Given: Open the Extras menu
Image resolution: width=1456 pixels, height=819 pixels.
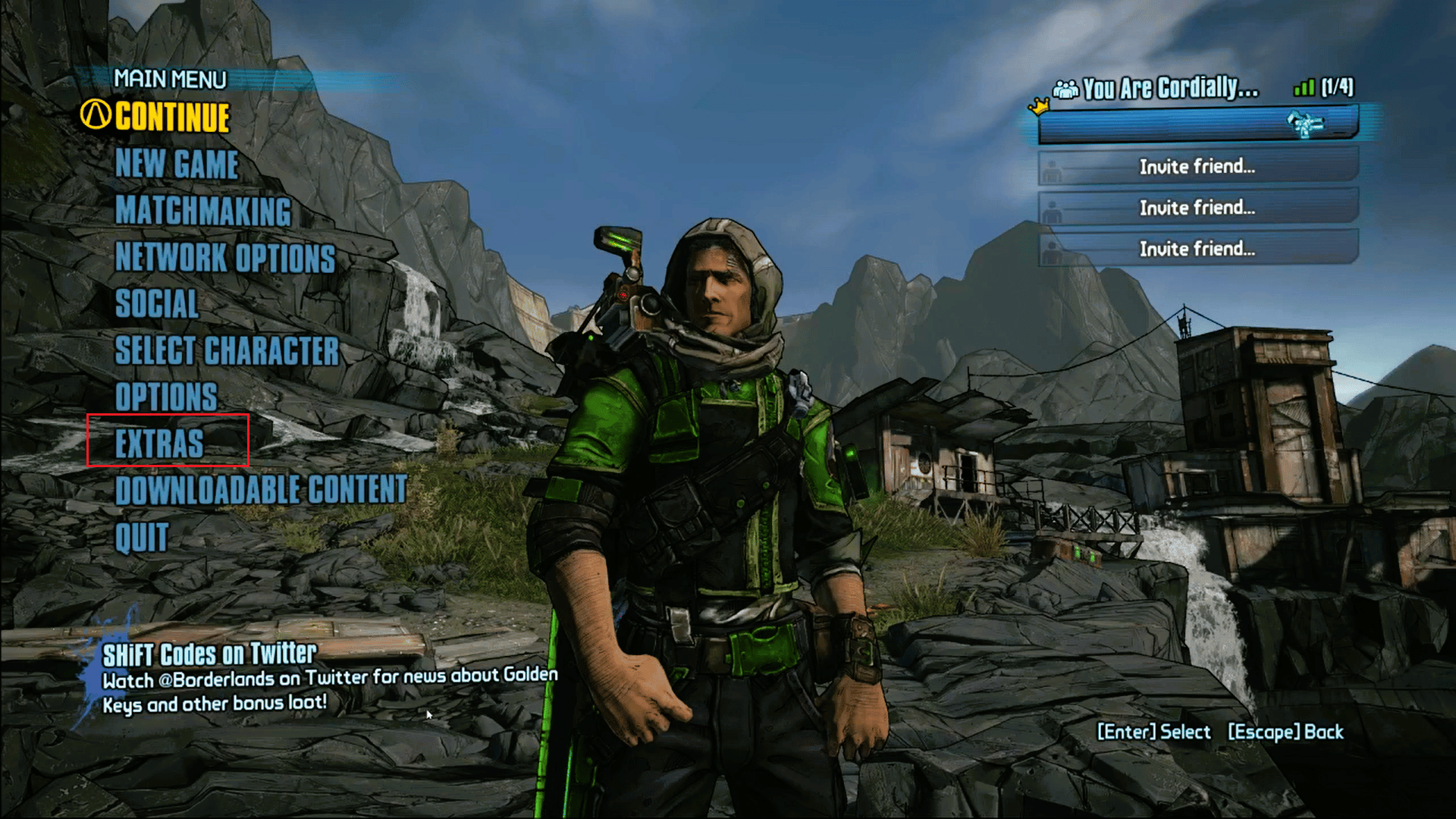Looking at the screenshot, I should coord(159,444).
